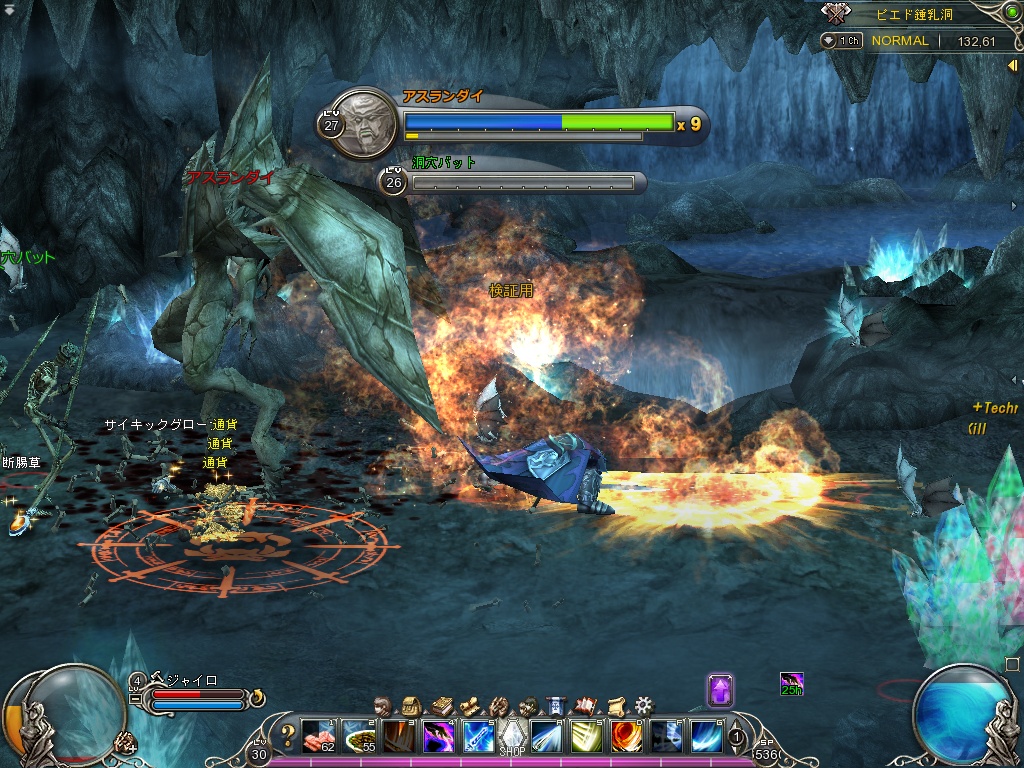This screenshot has height=768, width=1024.
Task: Click the round arrow beside the ジャイロ bars
Action: (257, 696)
